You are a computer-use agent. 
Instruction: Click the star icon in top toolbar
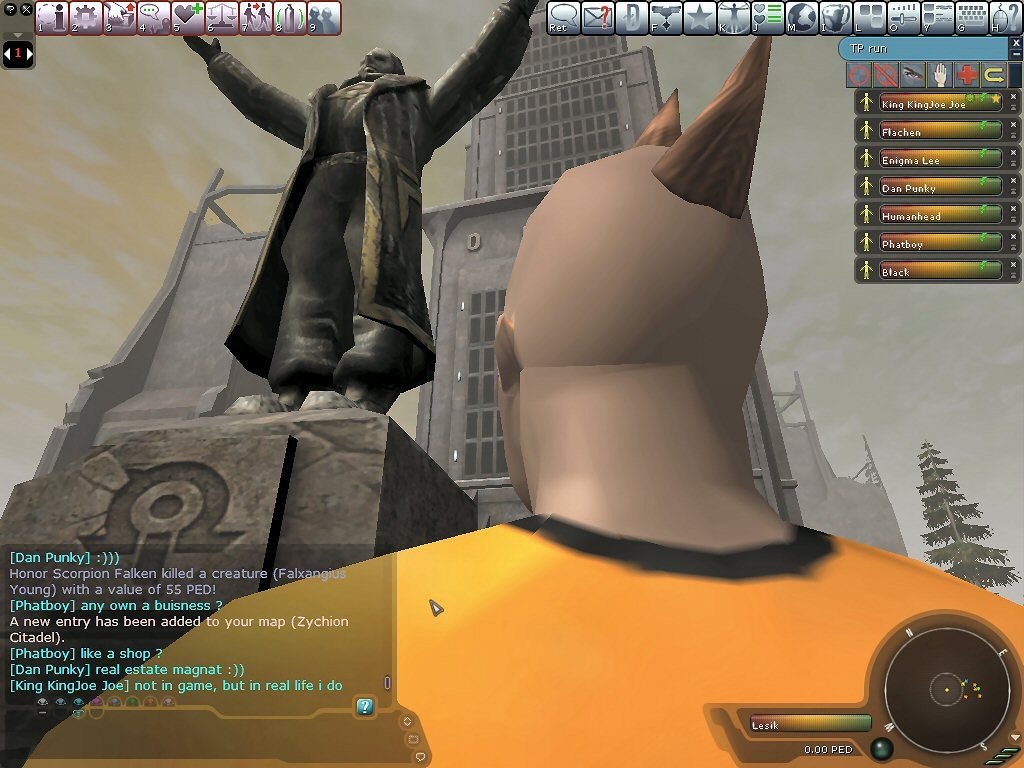(x=700, y=17)
